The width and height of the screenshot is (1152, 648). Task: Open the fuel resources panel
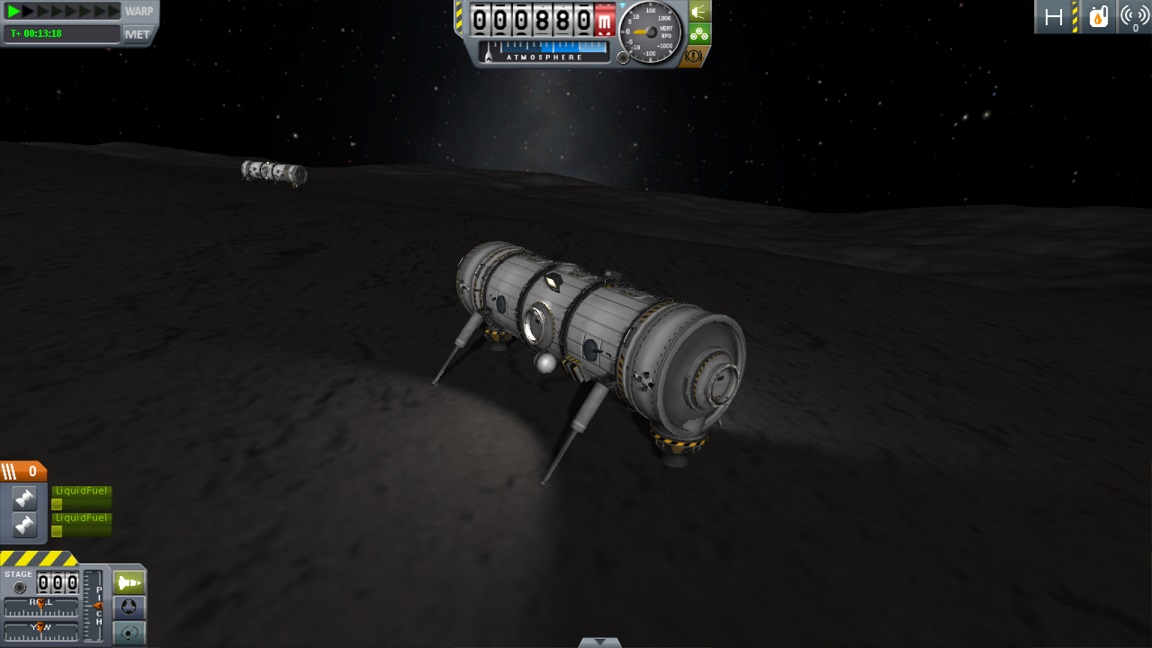pos(1098,17)
